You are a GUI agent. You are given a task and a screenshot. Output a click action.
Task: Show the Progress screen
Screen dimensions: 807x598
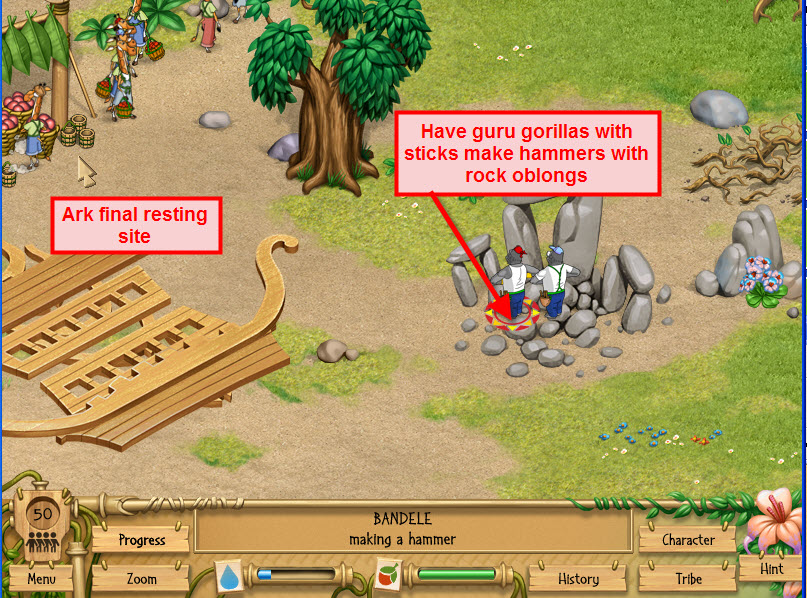[x=141, y=540]
